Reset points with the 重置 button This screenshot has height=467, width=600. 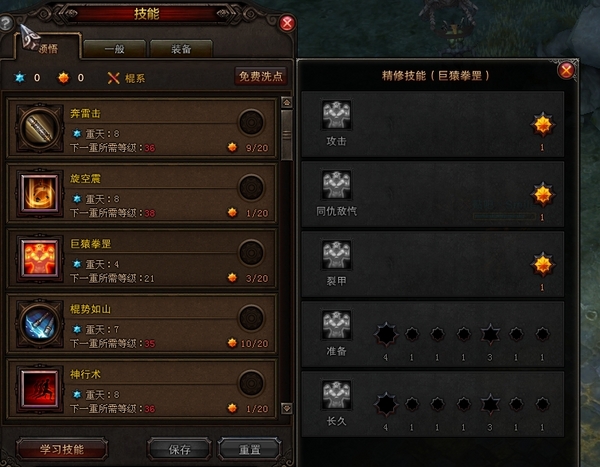pos(249,448)
